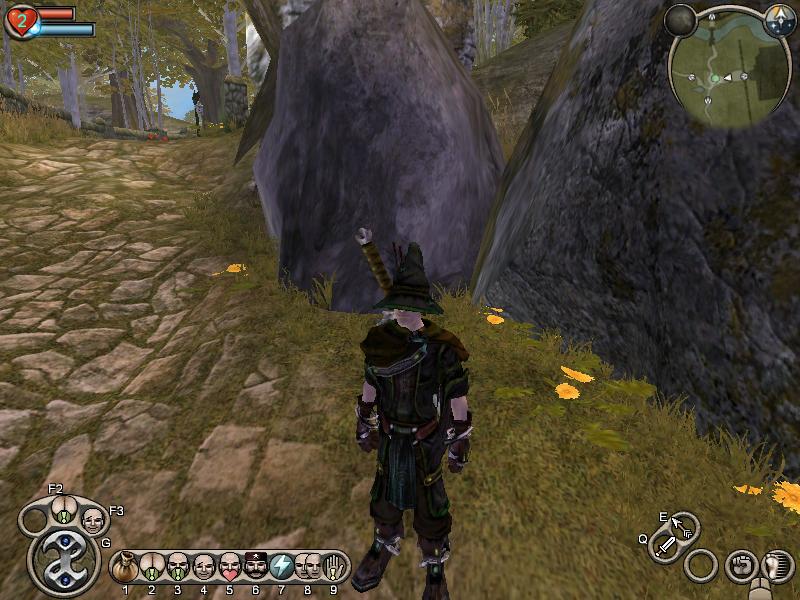Select the money bag in the hotbar
The height and width of the screenshot is (600, 800).
click(x=126, y=567)
